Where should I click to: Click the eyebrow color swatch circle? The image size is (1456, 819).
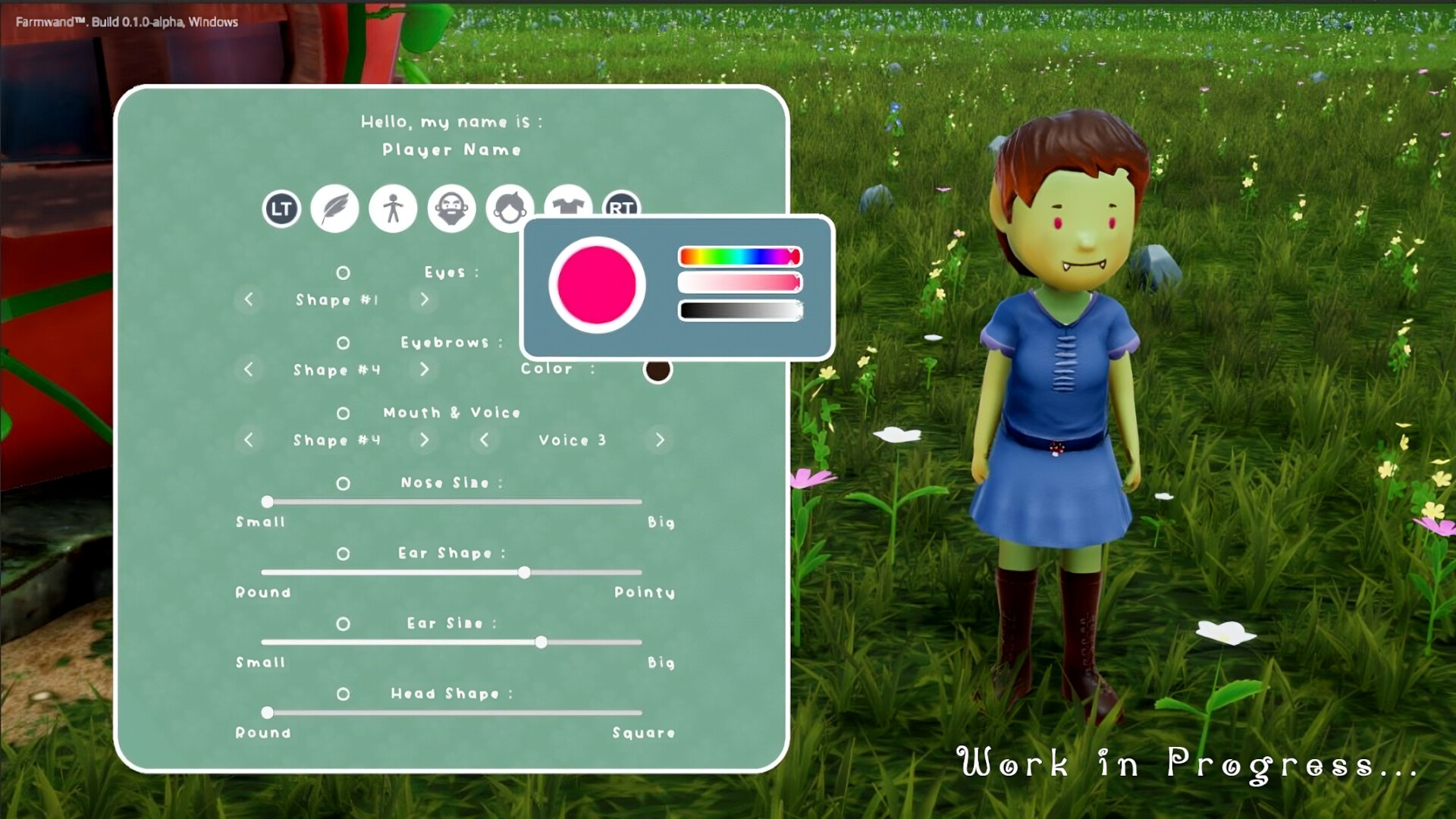pyautogui.click(x=658, y=370)
